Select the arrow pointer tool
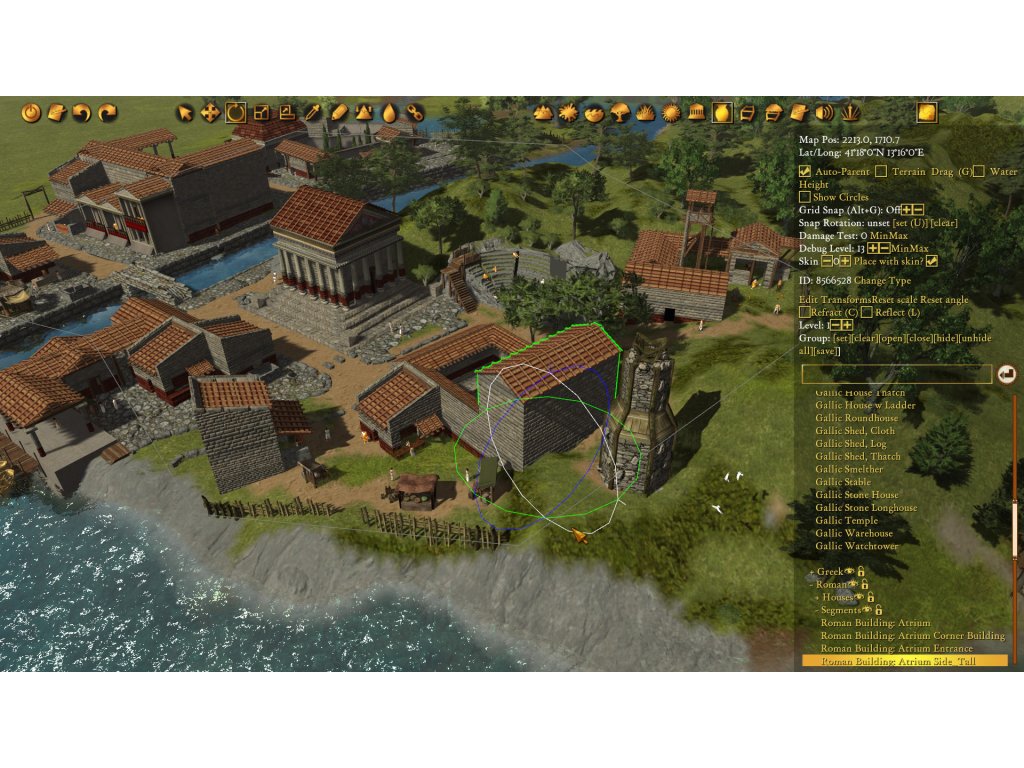The width and height of the screenshot is (1024, 768). coord(185,113)
